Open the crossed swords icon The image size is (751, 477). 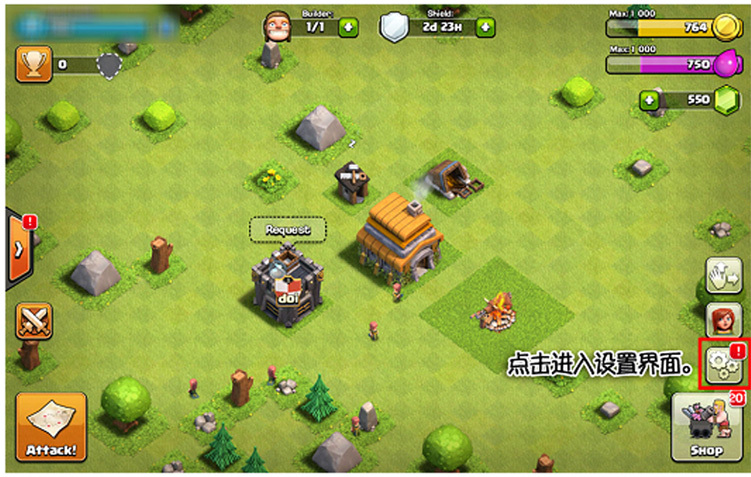(33, 320)
